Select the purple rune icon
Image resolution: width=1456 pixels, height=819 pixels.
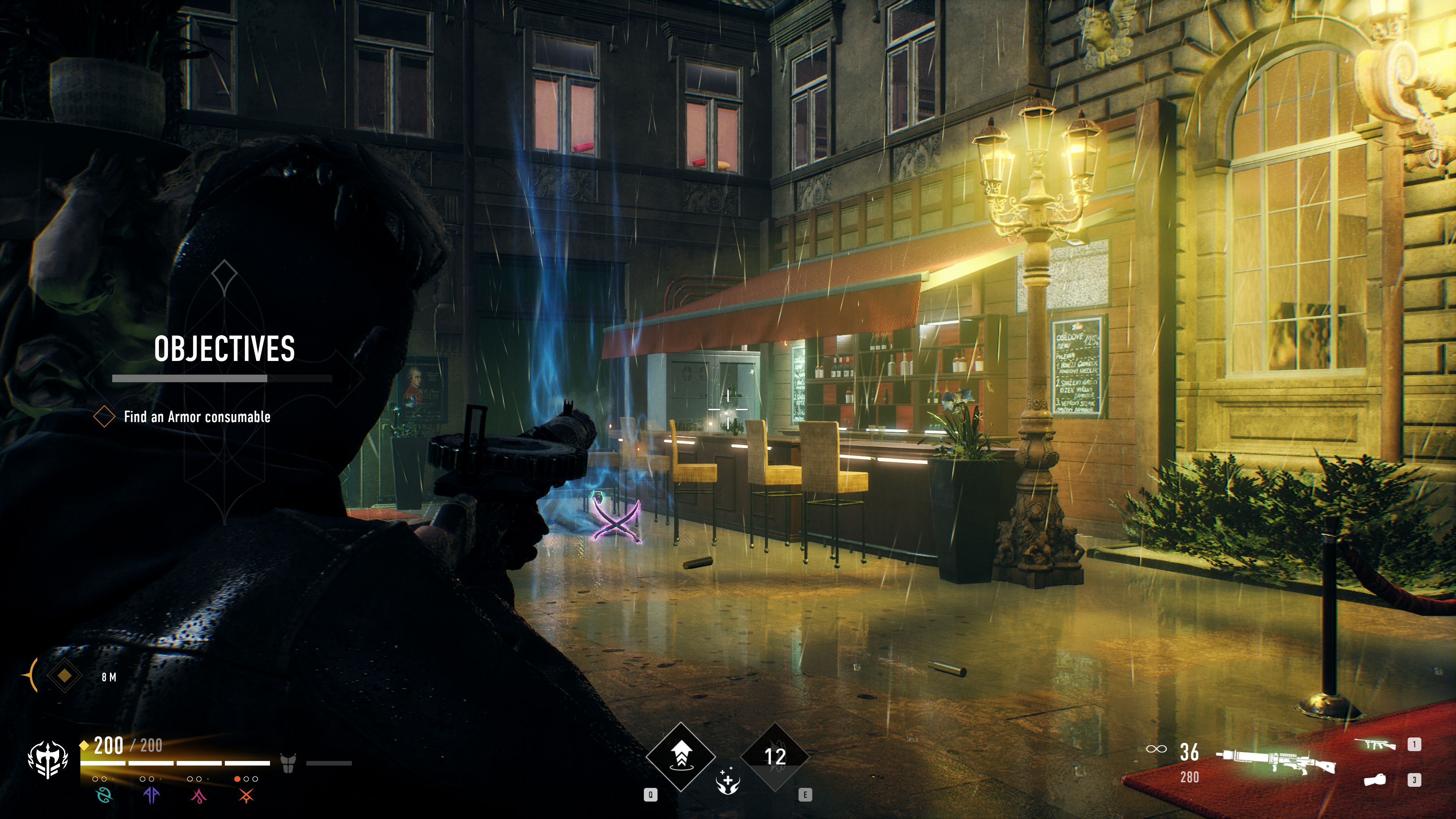[x=152, y=795]
